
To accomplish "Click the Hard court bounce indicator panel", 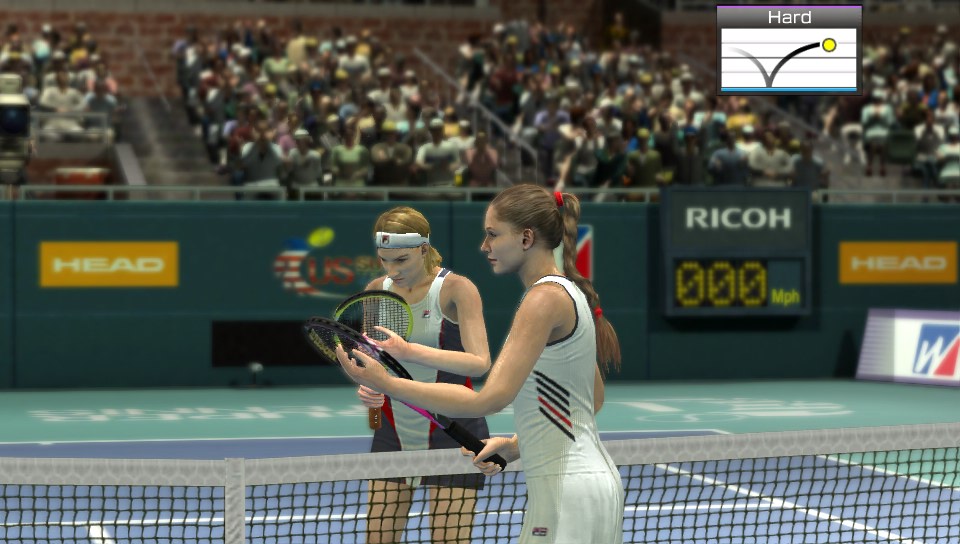I will tap(789, 50).
